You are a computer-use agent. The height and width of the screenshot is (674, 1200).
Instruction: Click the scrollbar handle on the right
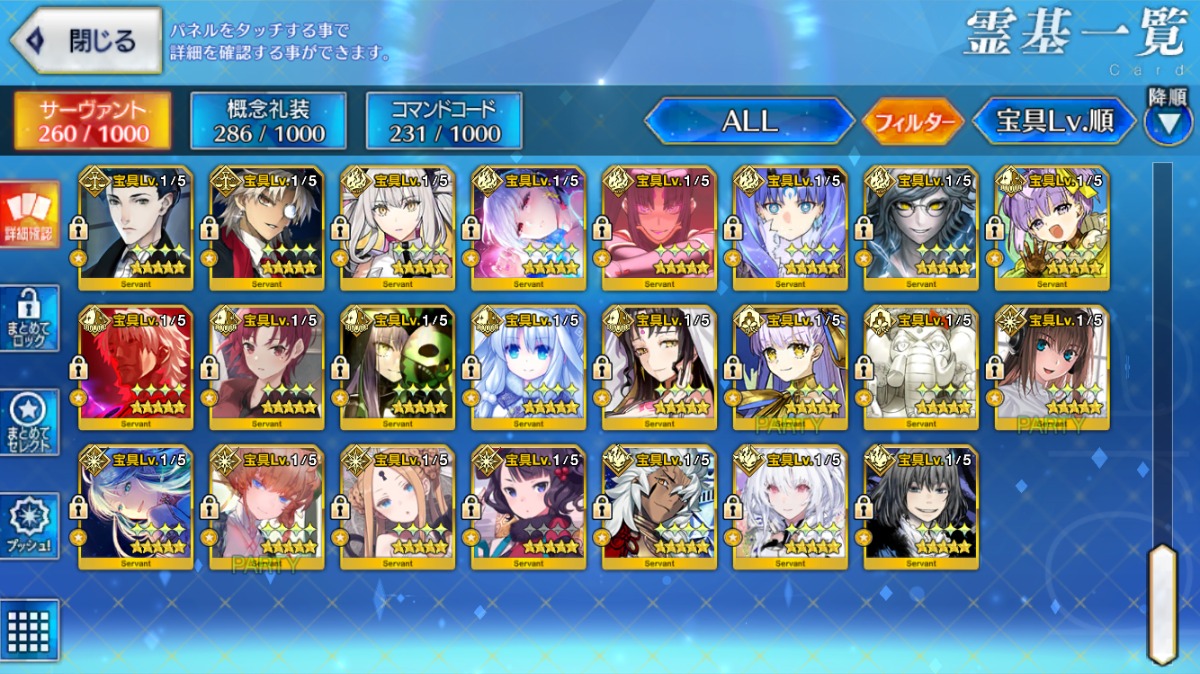point(1161,602)
